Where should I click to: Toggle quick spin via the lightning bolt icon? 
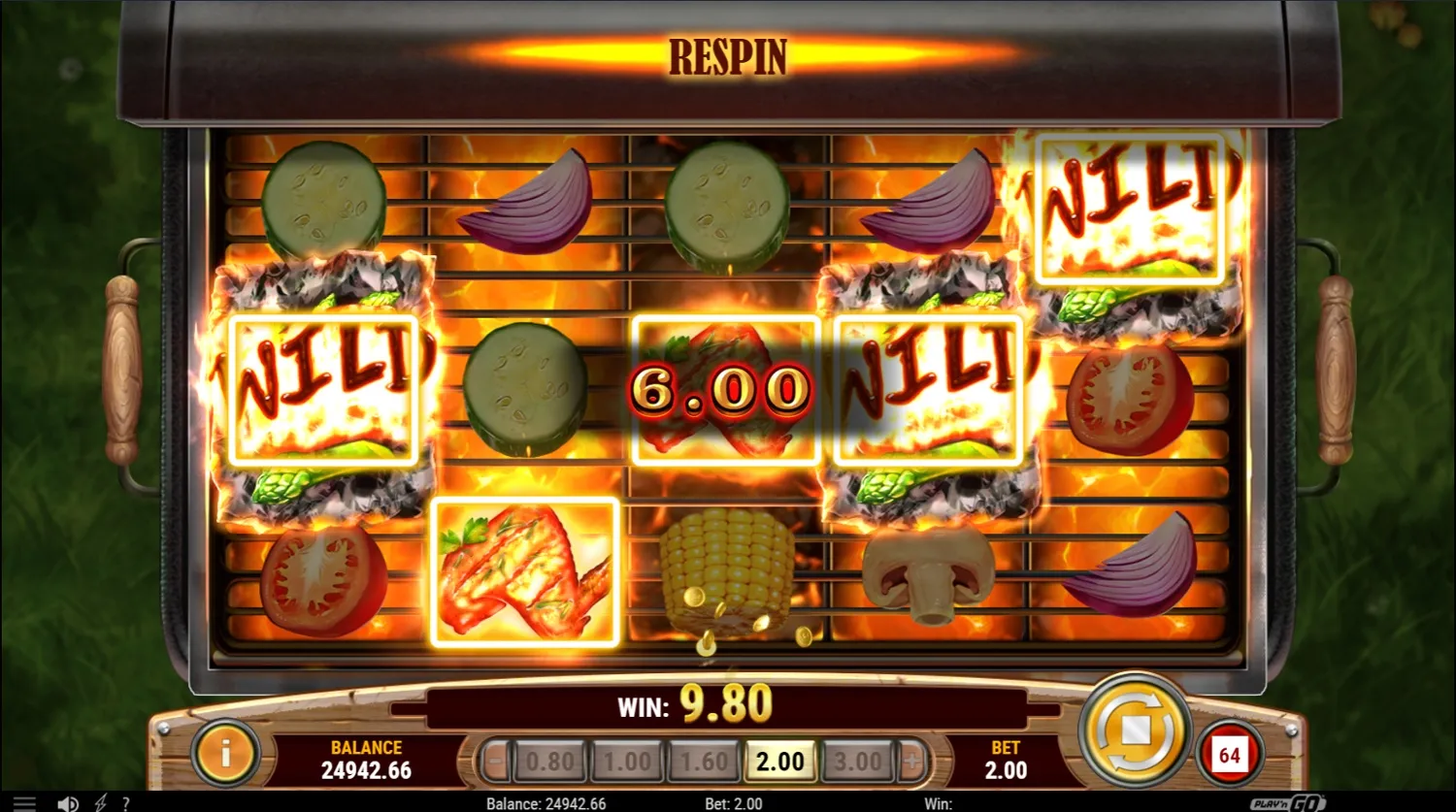click(102, 803)
